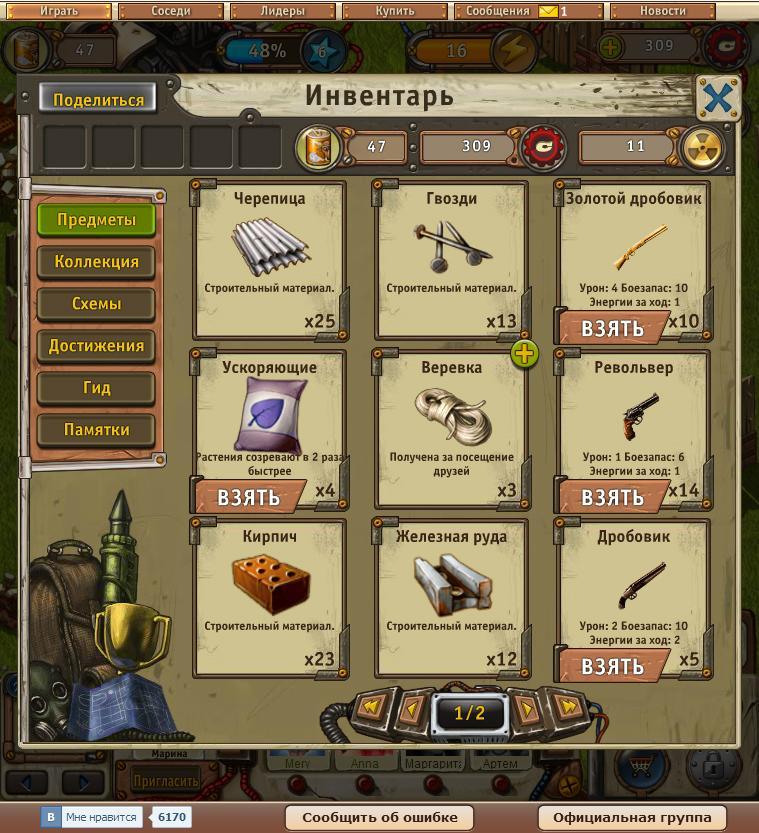Open the Памятки tab
Viewport: 759px width, 833px height.
[x=97, y=430]
